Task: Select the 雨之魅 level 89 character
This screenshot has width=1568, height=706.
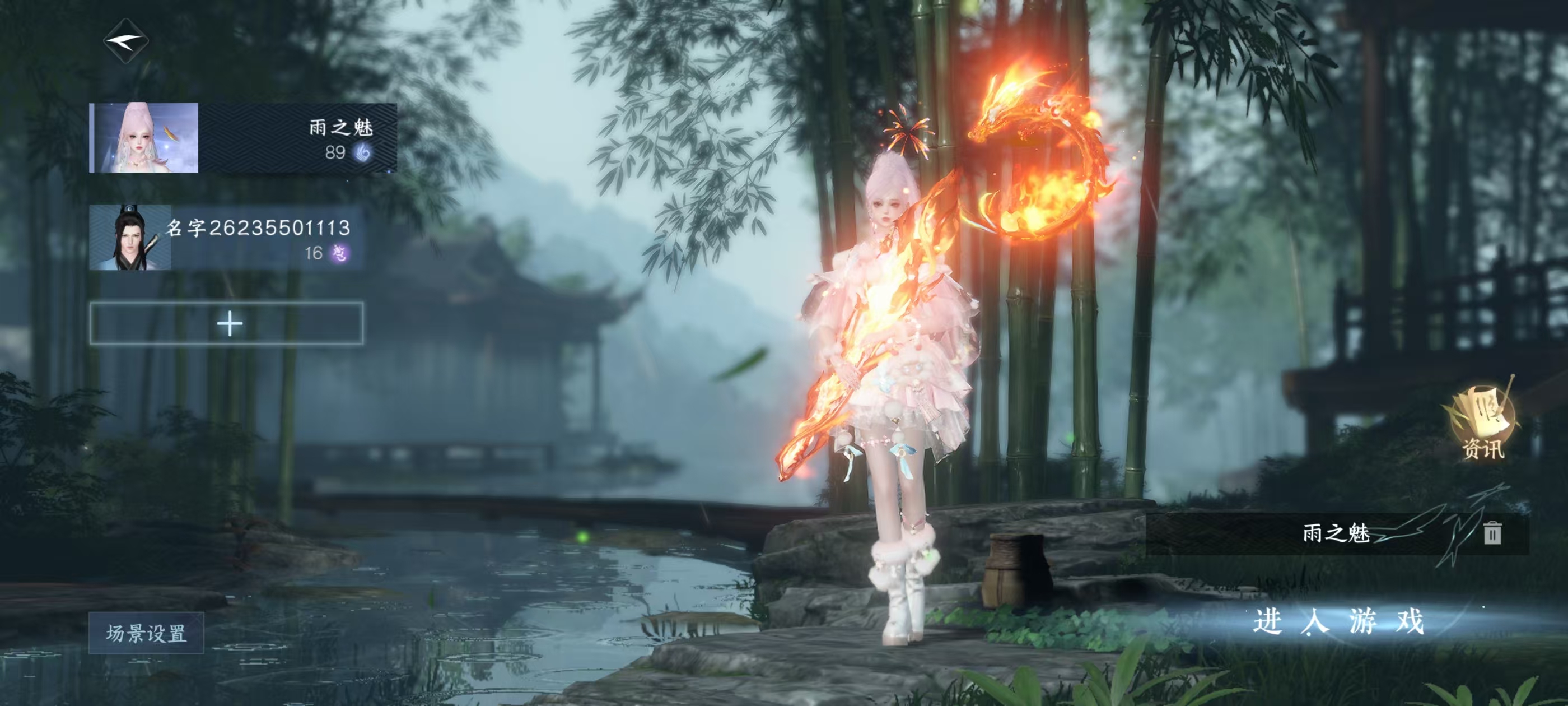Action: (243, 138)
